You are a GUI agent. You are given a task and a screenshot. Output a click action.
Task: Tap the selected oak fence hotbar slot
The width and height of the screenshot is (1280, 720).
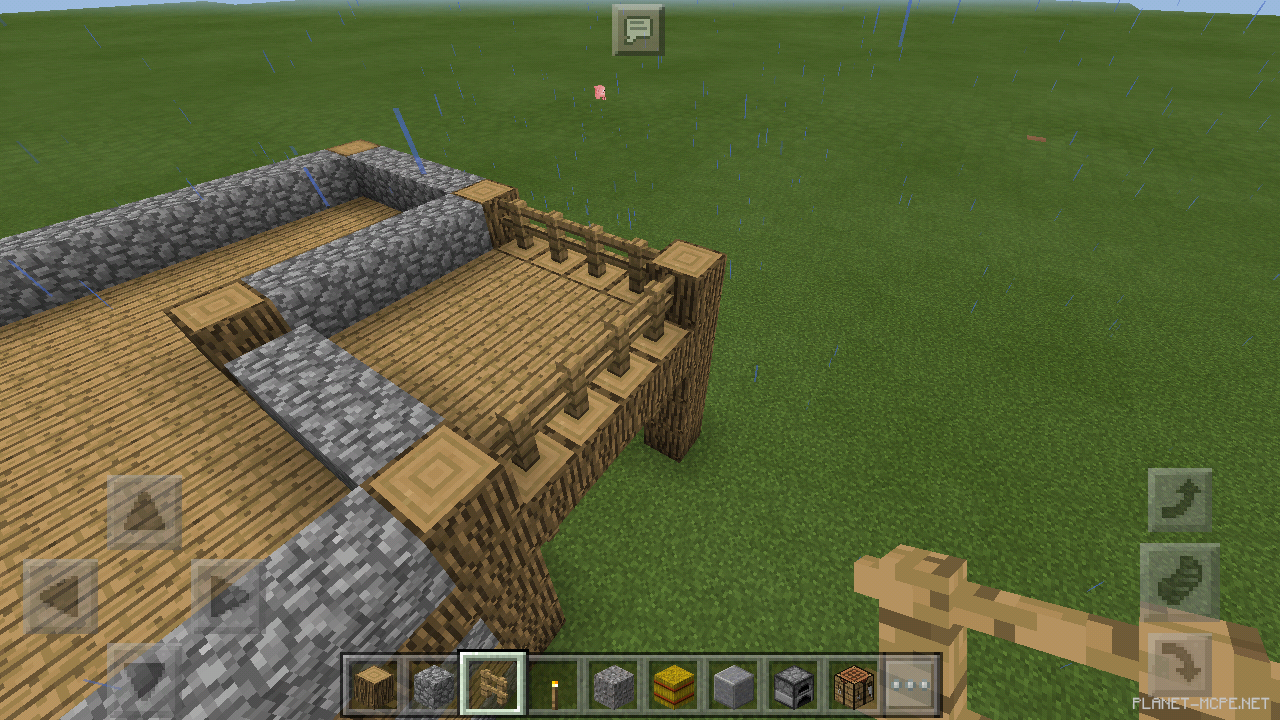tap(492, 683)
